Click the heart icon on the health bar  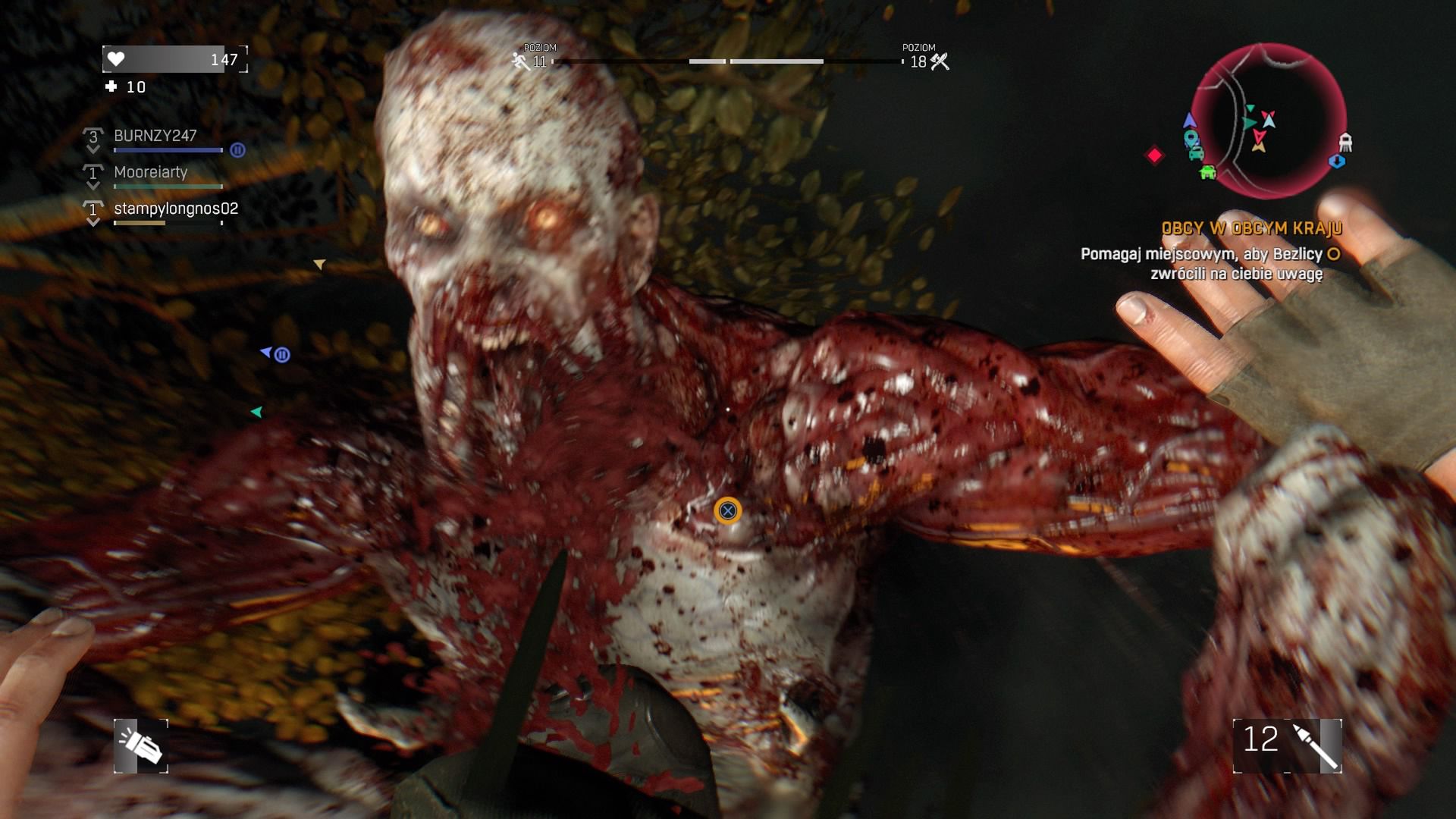116,58
